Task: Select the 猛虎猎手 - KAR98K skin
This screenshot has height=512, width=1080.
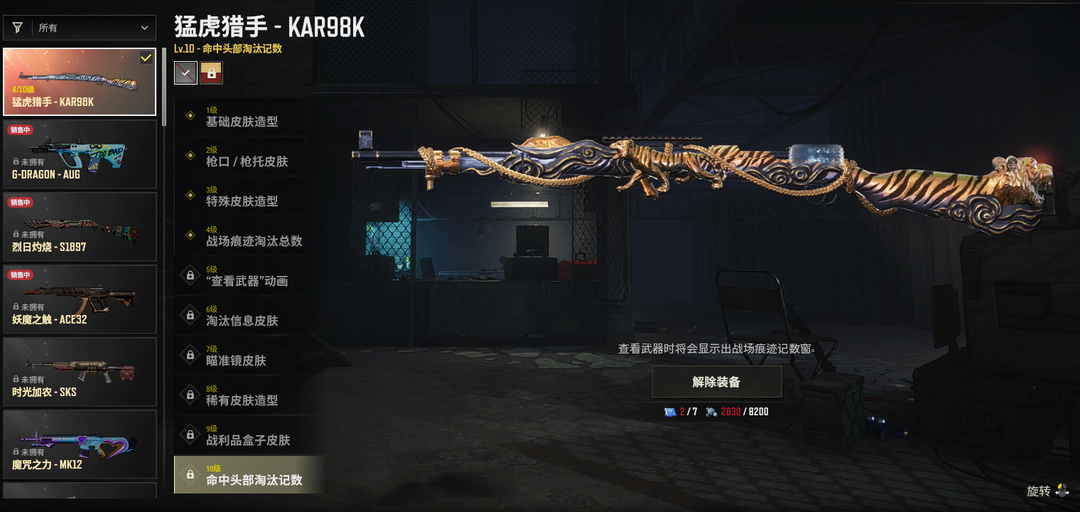Action: tap(80, 81)
